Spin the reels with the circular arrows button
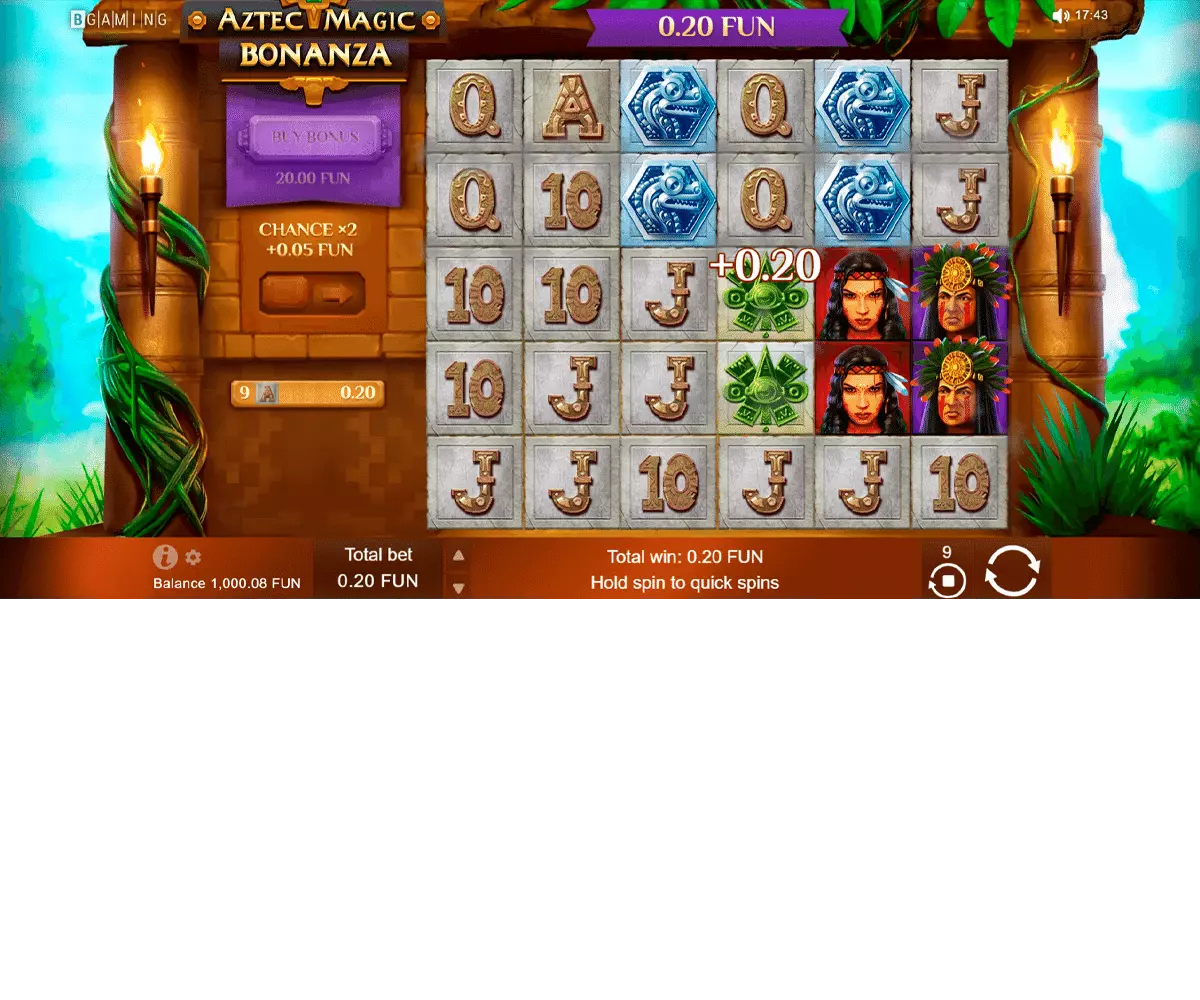 click(x=1012, y=571)
